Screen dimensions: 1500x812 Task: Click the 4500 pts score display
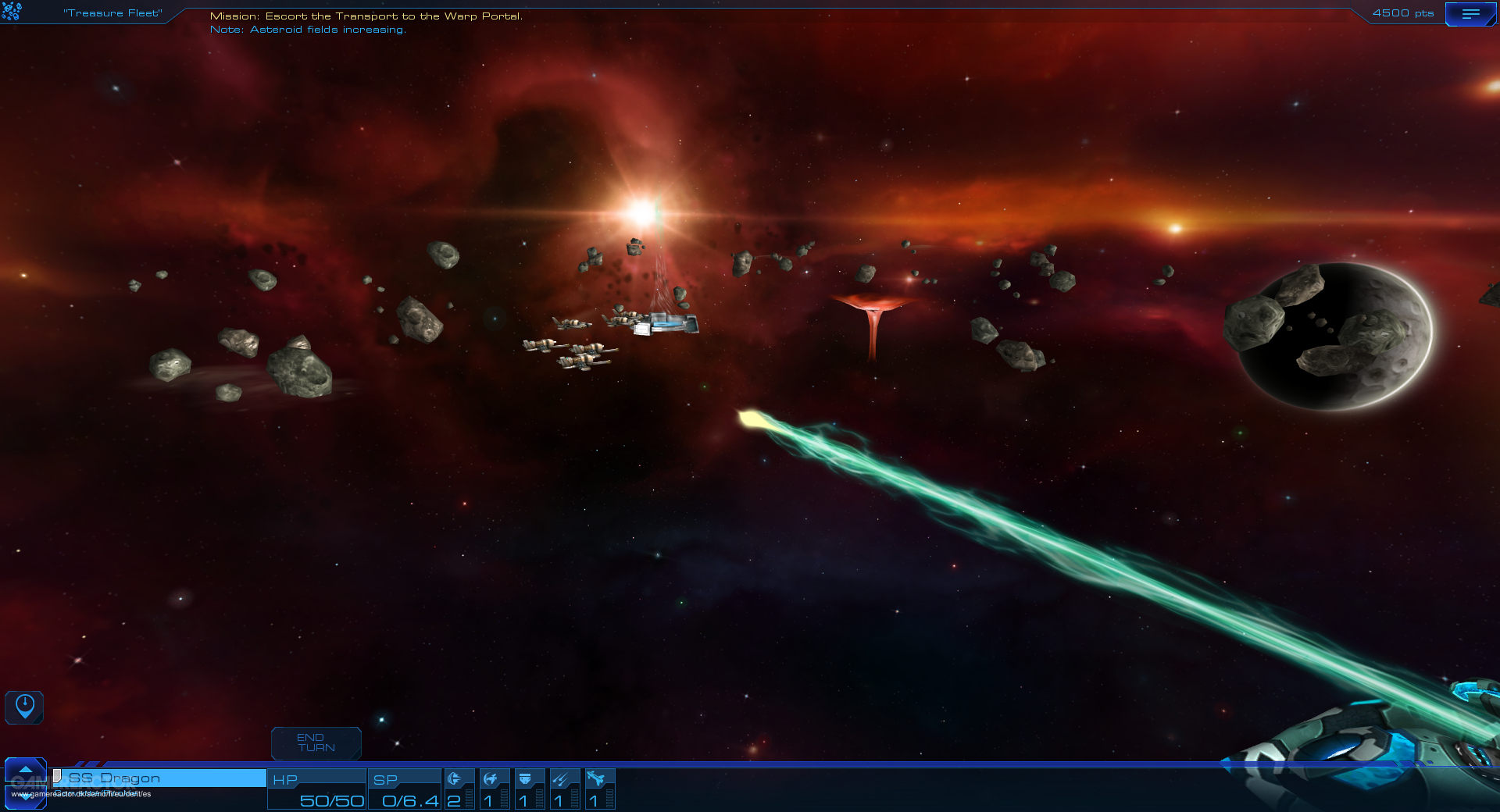pos(1402,12)
